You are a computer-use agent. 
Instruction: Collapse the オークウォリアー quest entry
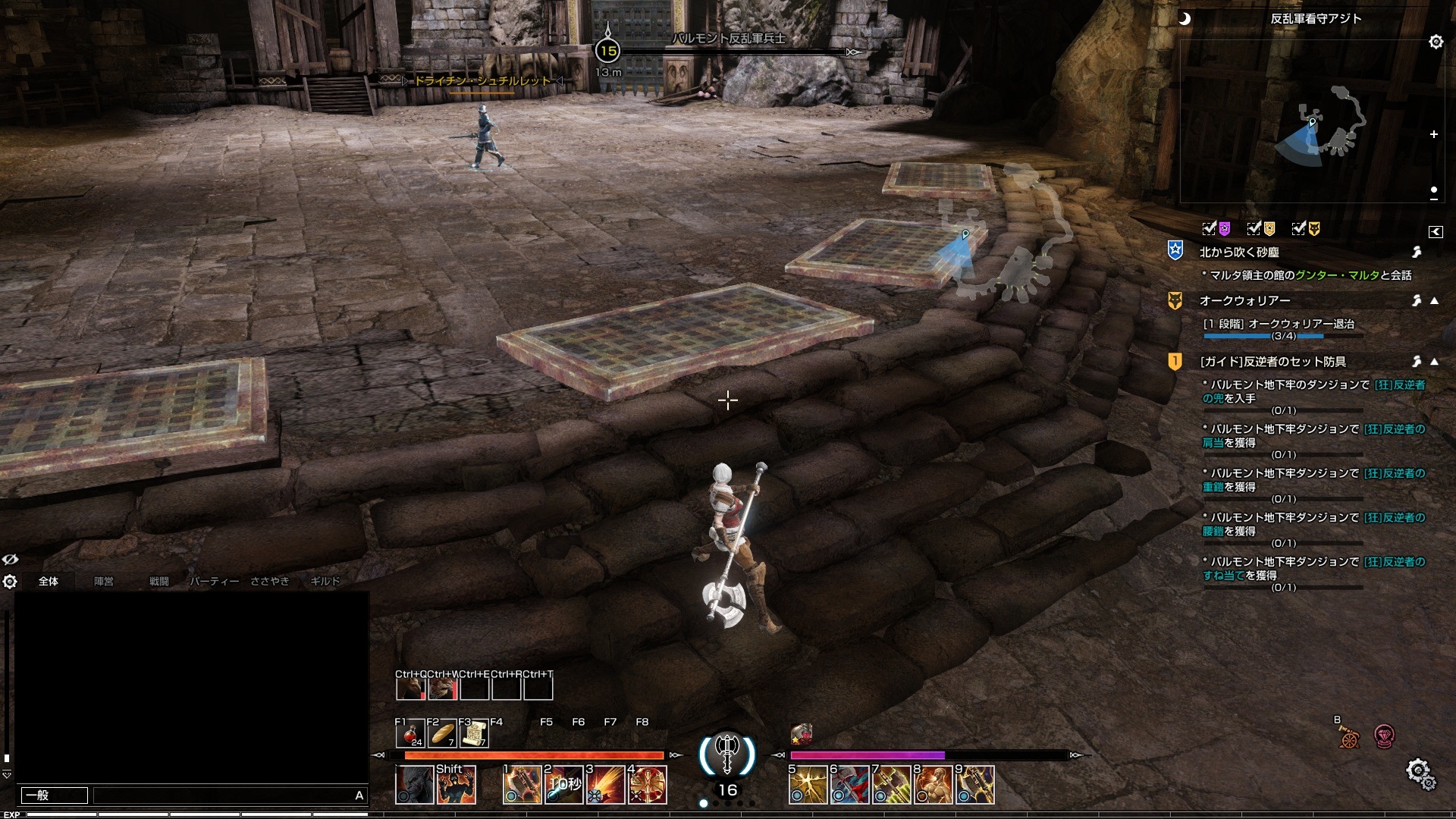pyautogui.click(x=1434, y=301)
